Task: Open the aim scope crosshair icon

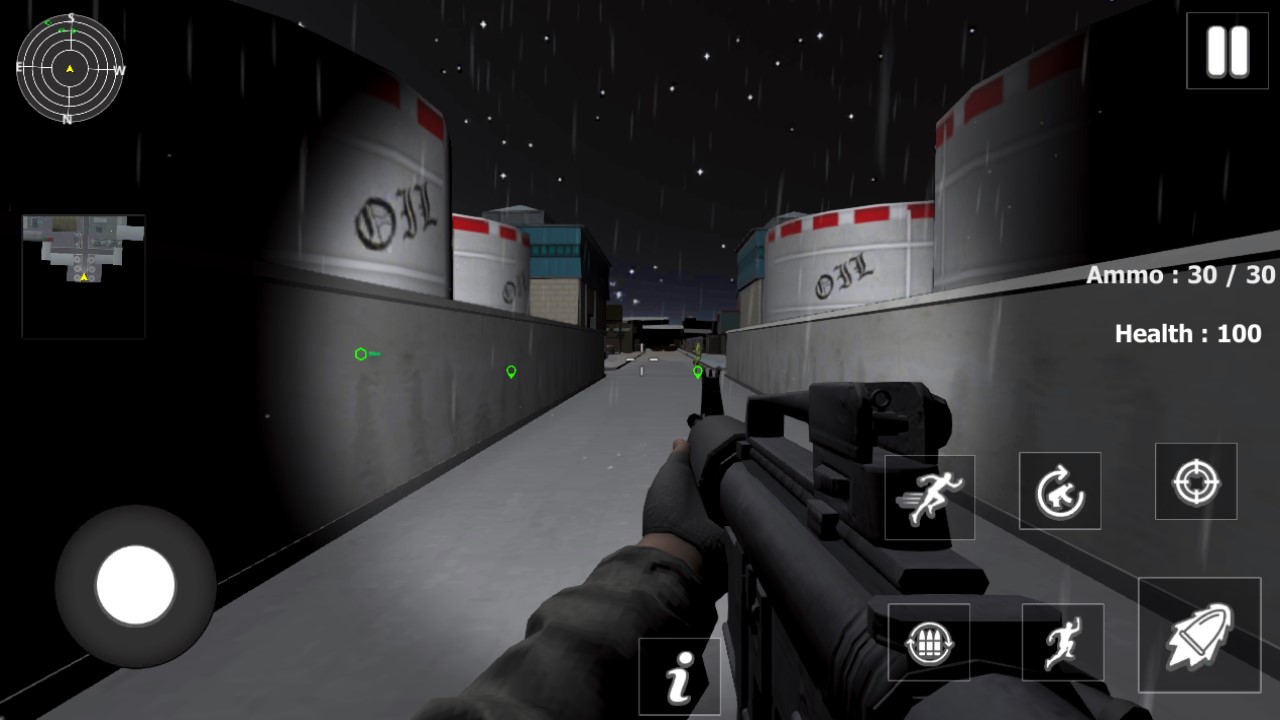Action: 1196,482
